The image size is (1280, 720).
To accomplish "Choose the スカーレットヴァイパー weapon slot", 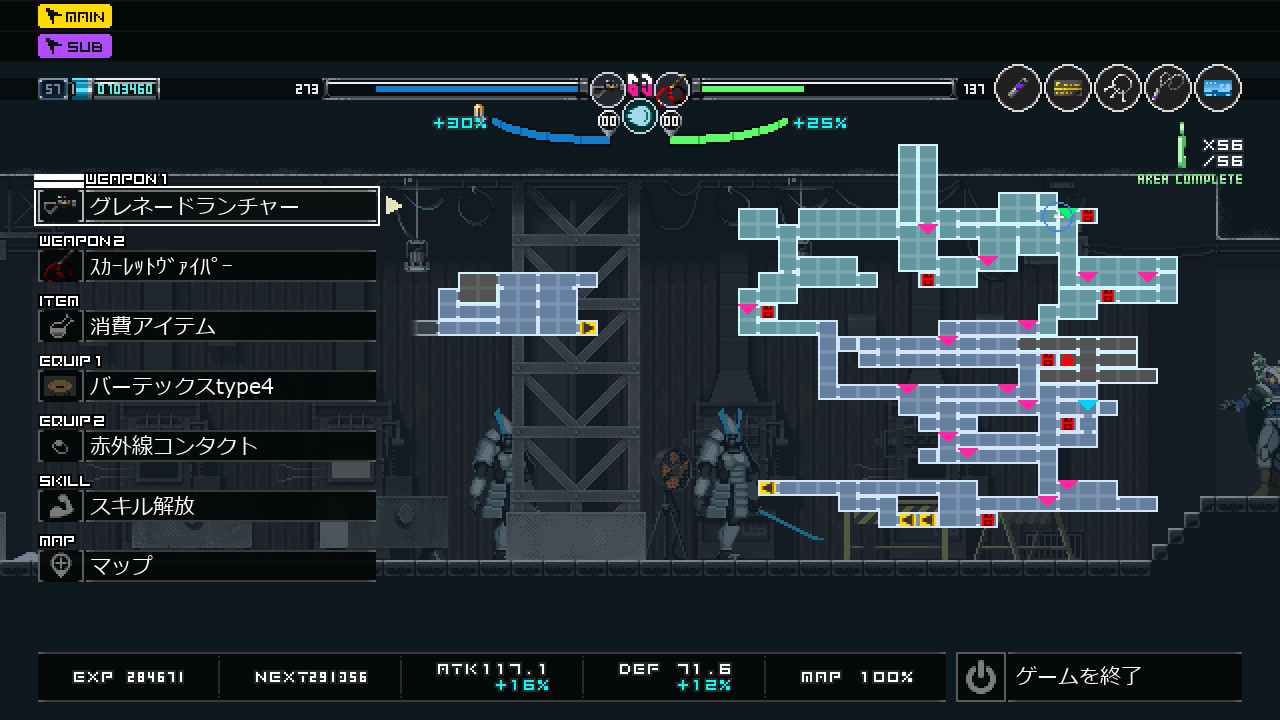I will tap(208, 266).
